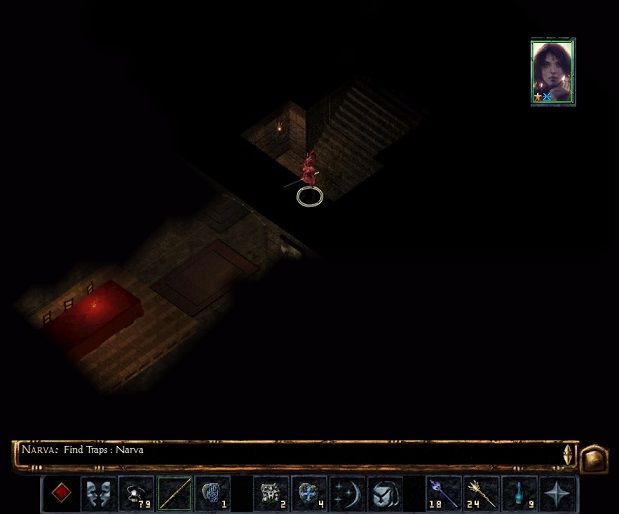Expand the dialogue log with the arrow handle
Screen dimensions: 619x514
click(x=568, y=453)
